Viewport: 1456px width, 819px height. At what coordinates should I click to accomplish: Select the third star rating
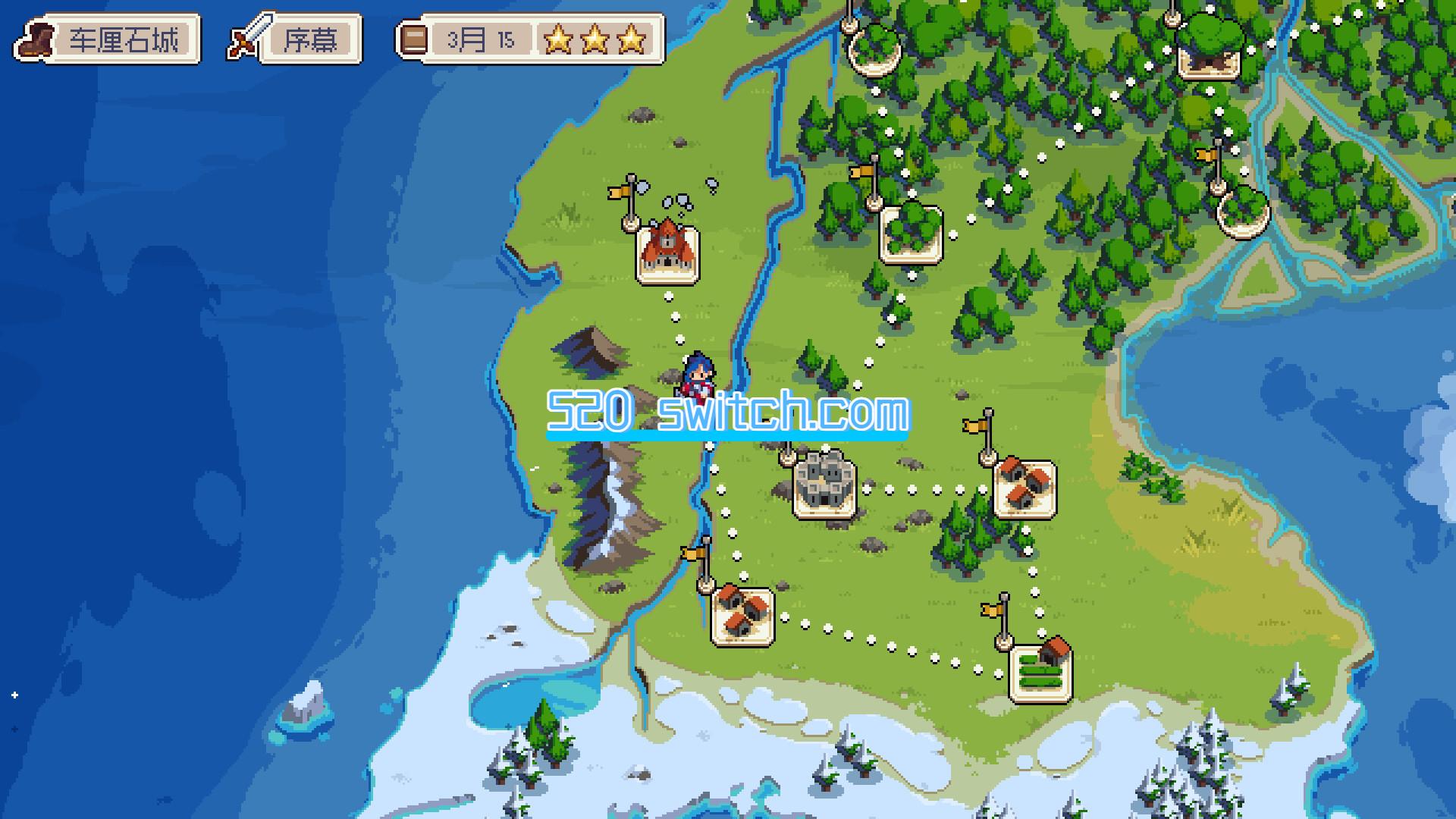point(631,38)
